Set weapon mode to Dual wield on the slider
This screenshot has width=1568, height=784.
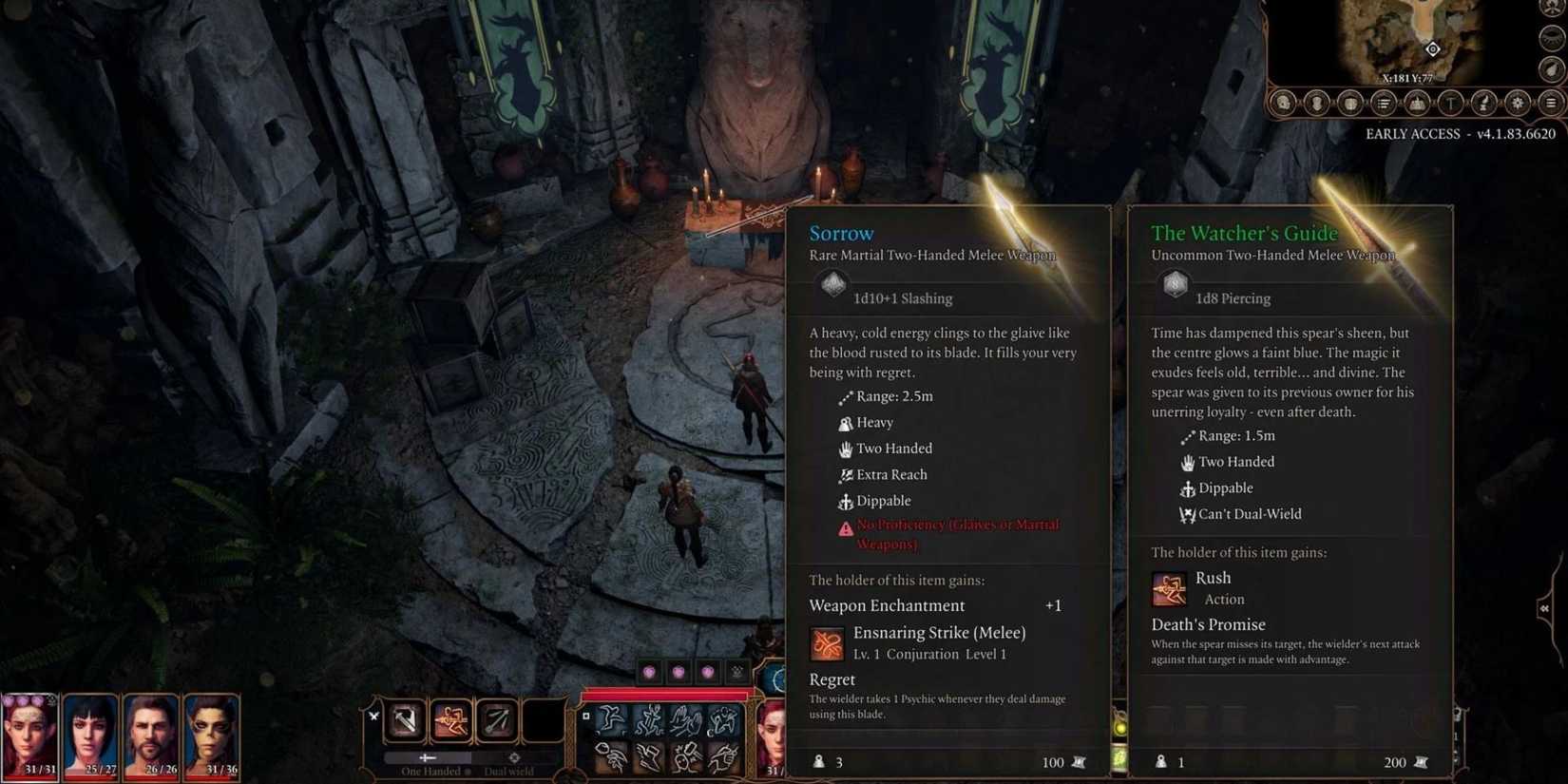pyautogui.click(x=513, y=757)
